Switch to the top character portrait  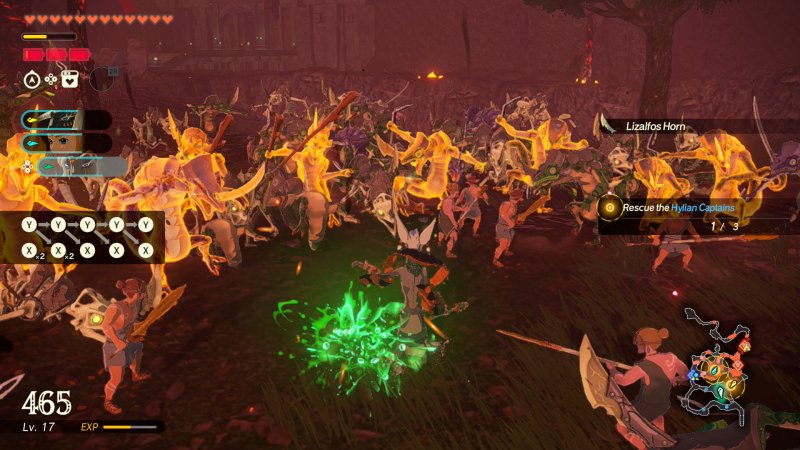pyautogui.click(x=66, y=119)
